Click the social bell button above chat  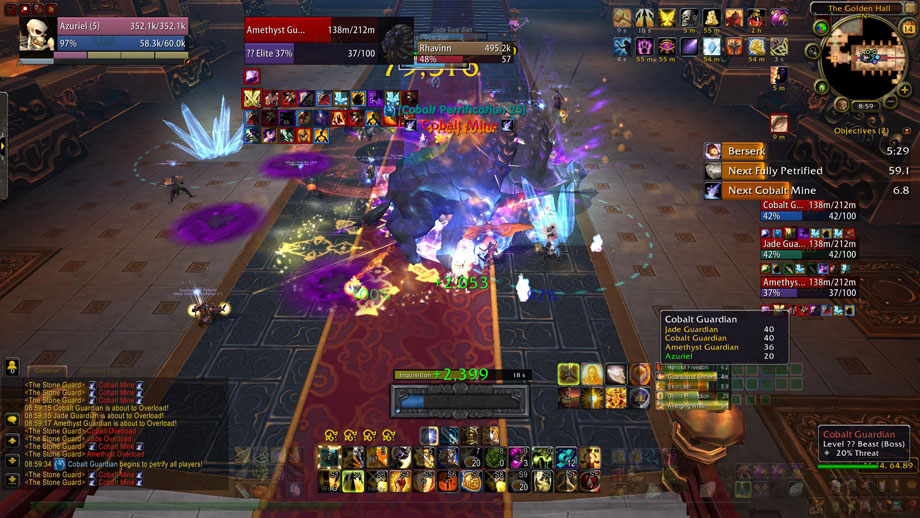(12, 366)
